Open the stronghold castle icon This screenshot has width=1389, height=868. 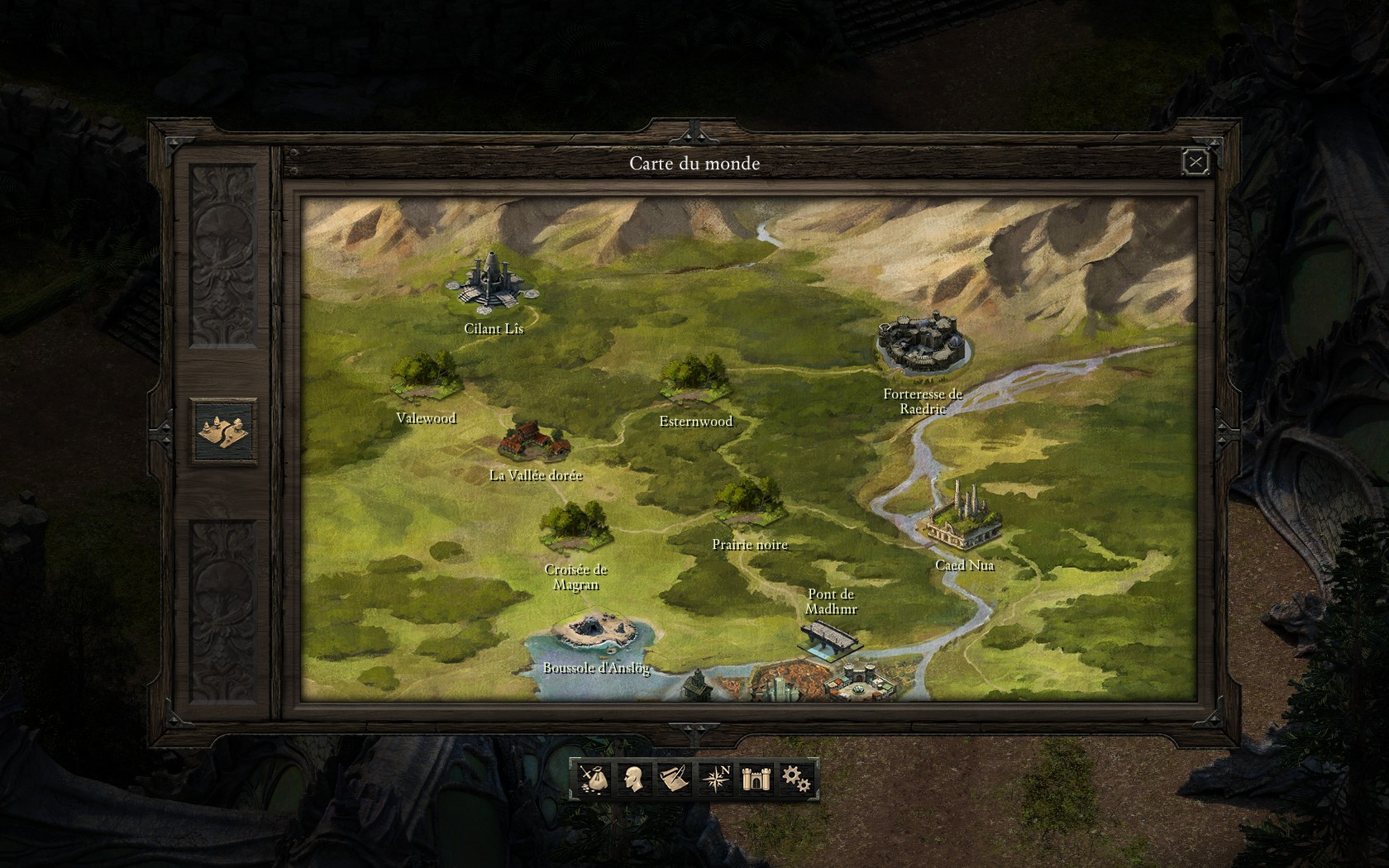click(x=756, y=779)
